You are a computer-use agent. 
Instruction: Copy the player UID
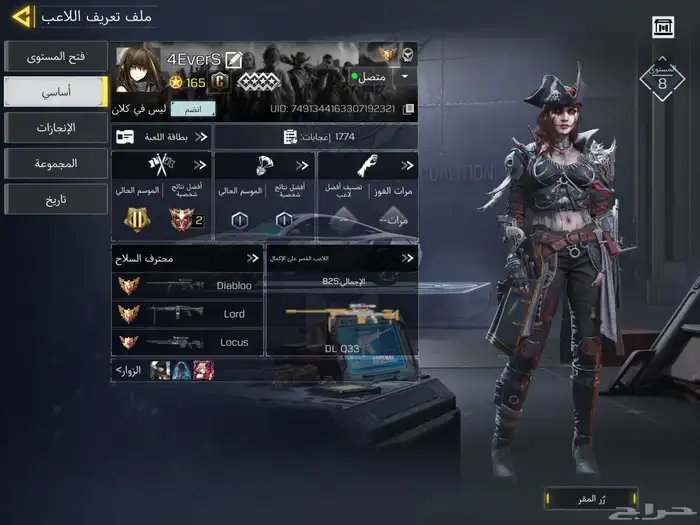point(408,109)
